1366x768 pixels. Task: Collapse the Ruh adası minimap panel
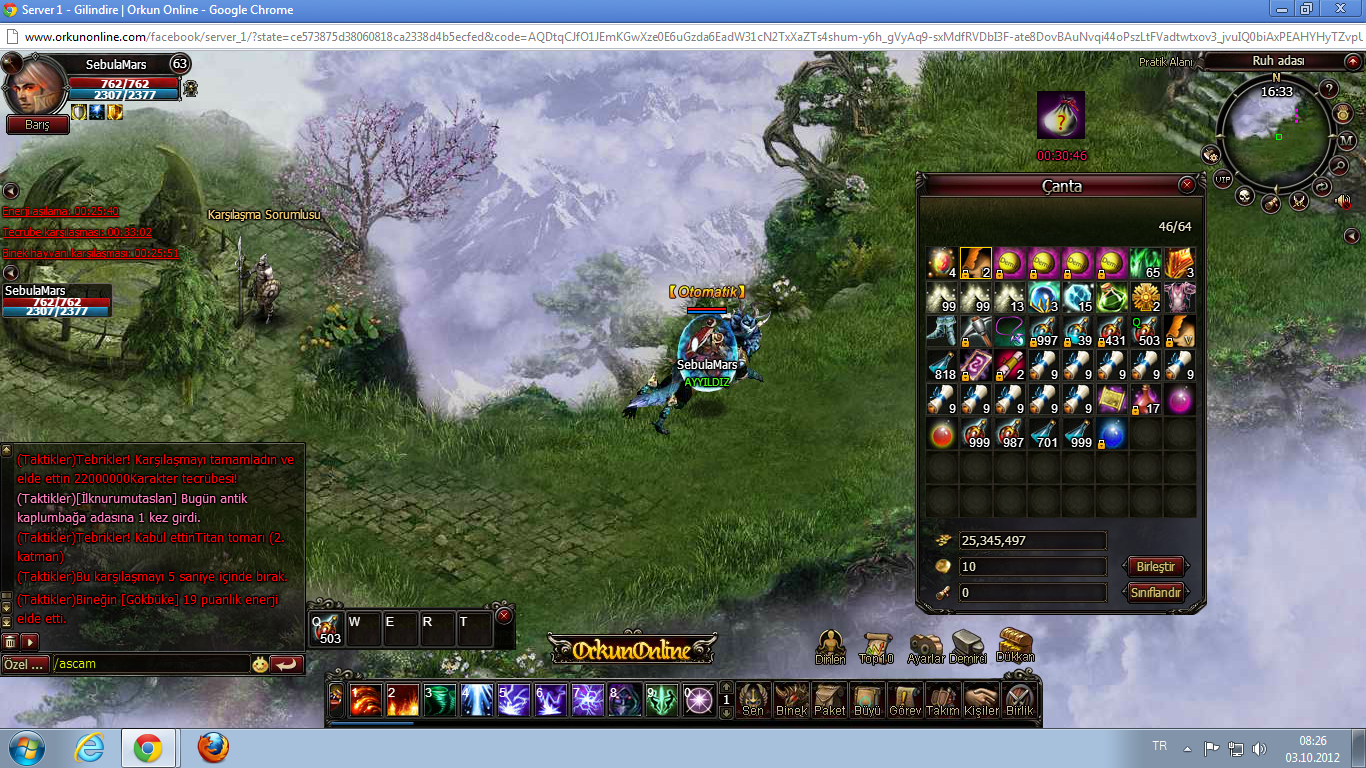click(1352, 62)
